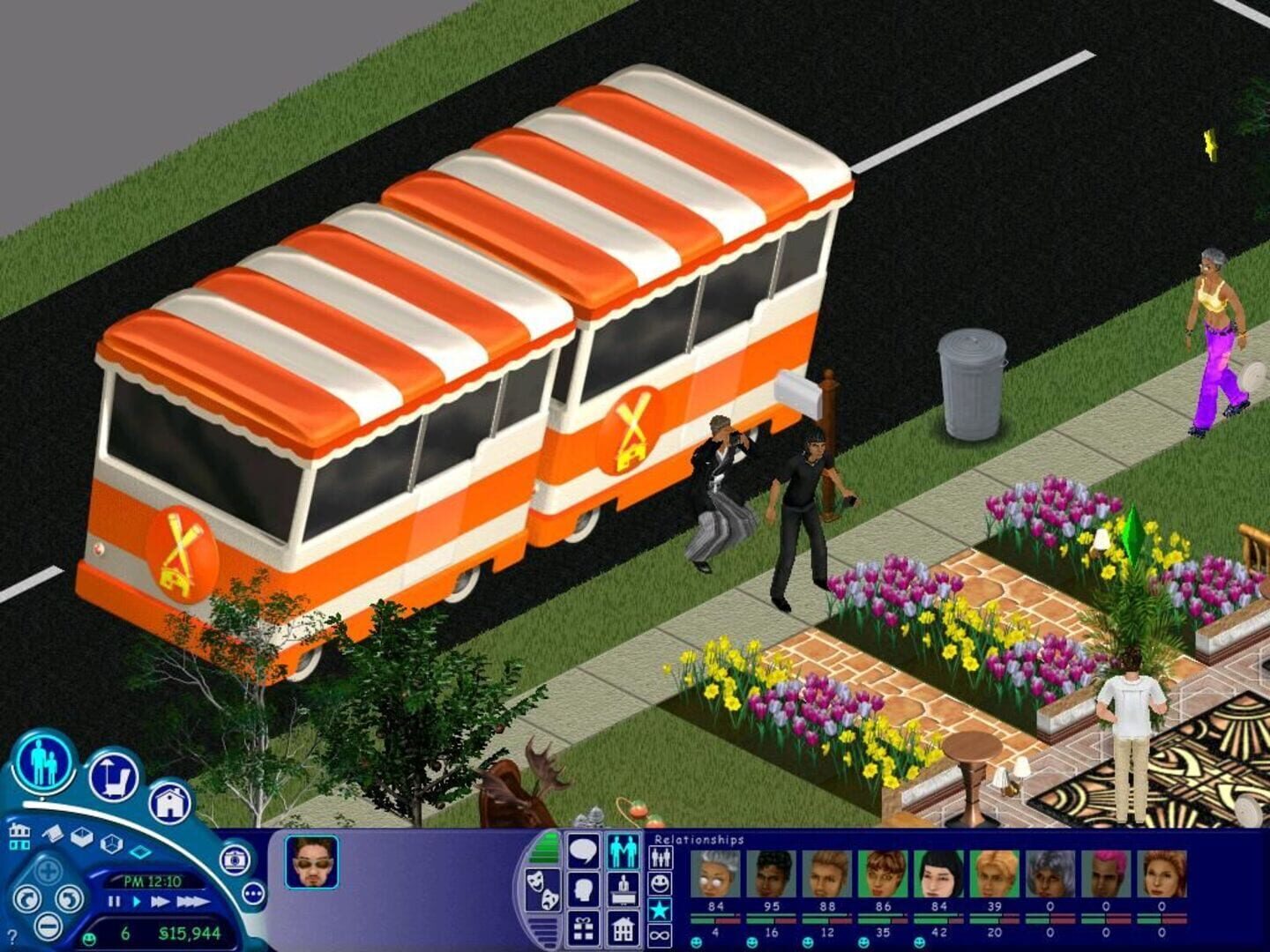Click the house info panel icon

[621, 928]
